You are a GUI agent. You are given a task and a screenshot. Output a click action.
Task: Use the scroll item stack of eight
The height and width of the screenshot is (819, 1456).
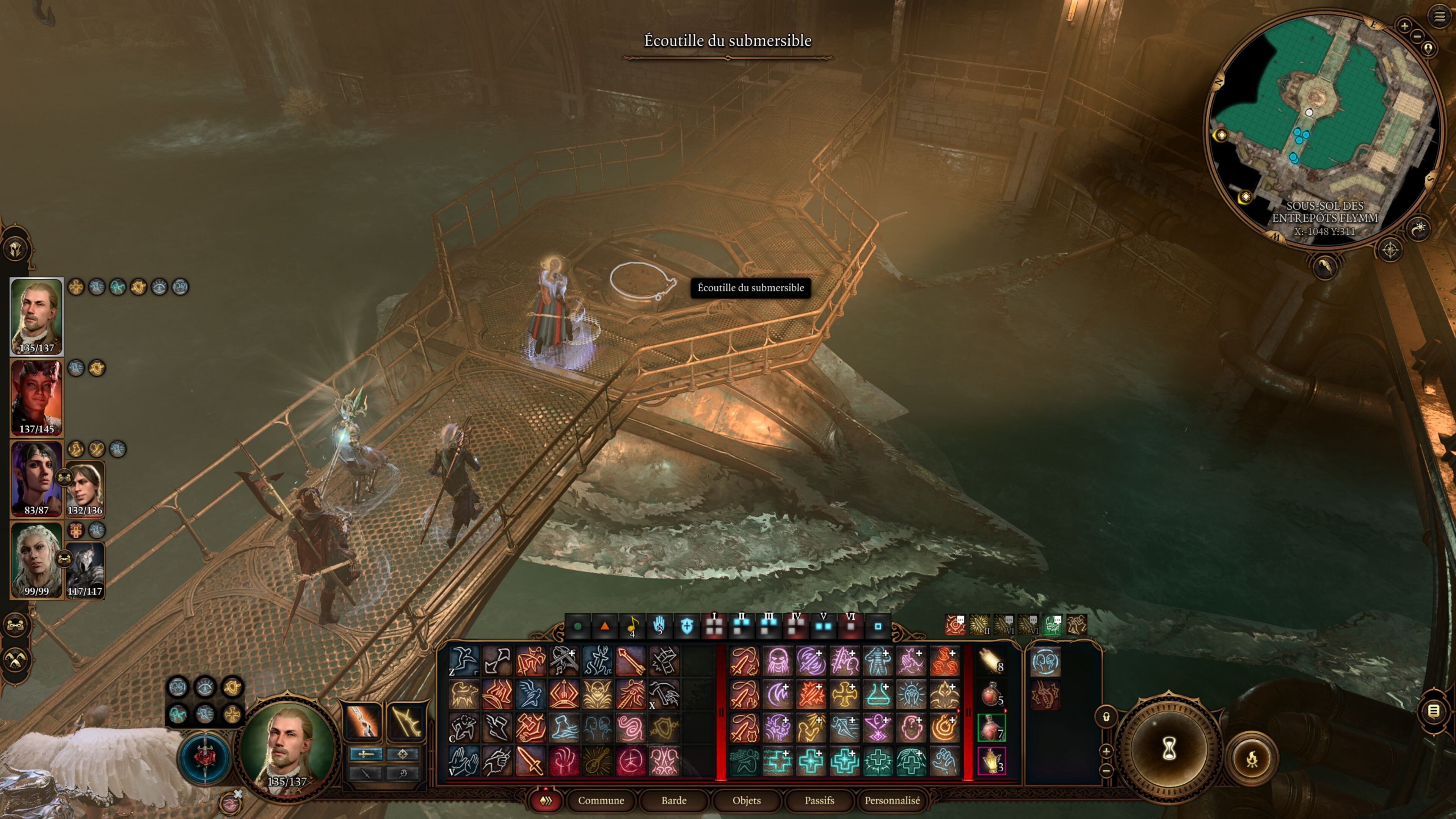(x=991, y=661)
